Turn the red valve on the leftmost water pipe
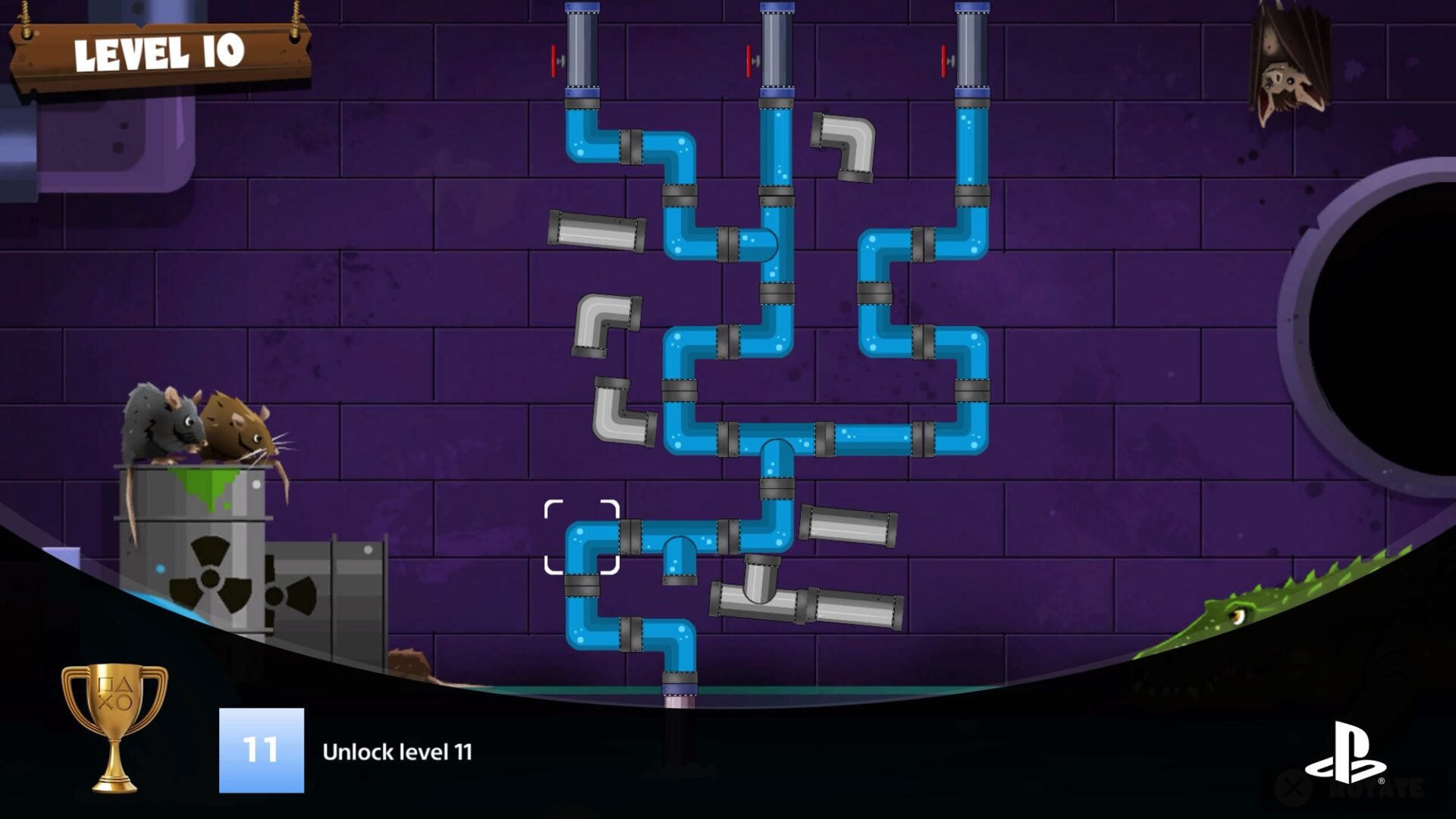The height and width of the screenshot is (819, 1456). [x=554, y=59]
